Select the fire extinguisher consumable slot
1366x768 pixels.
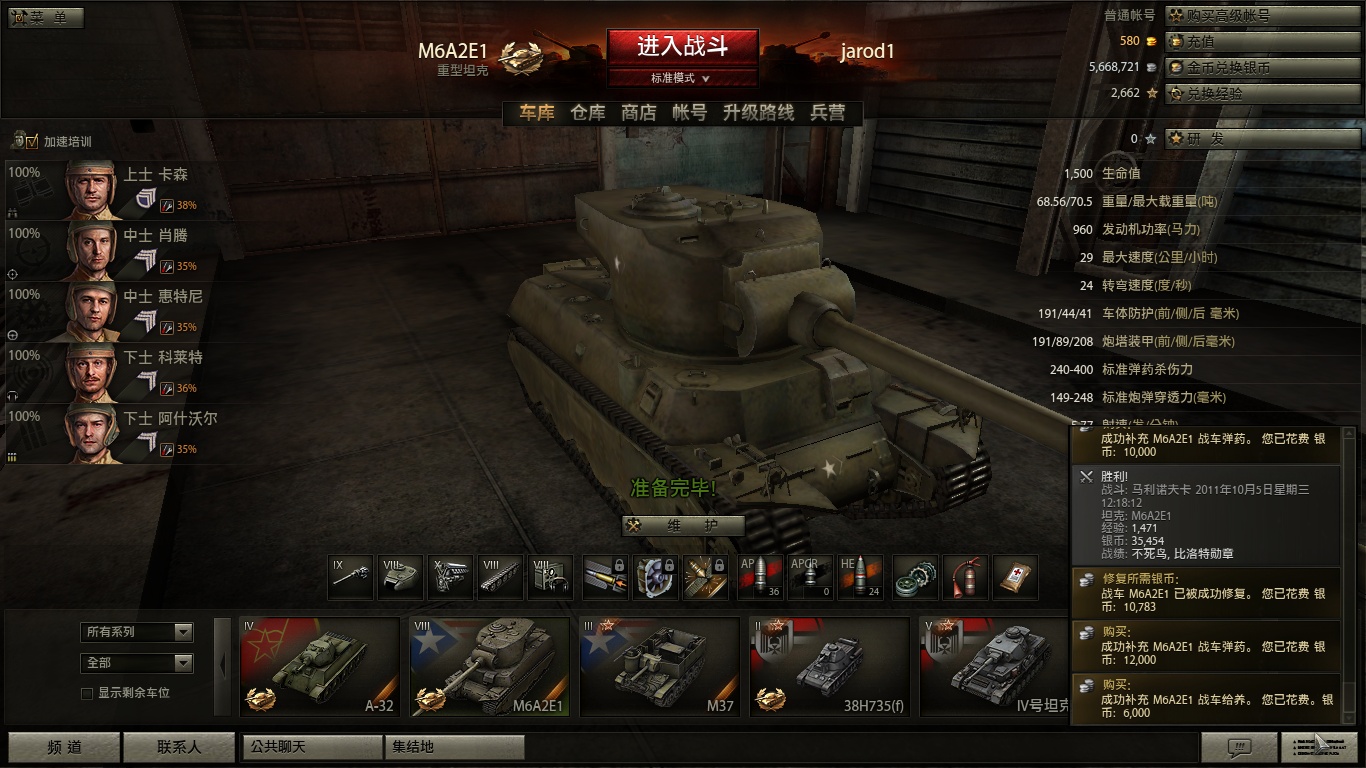tap(965, 577)
